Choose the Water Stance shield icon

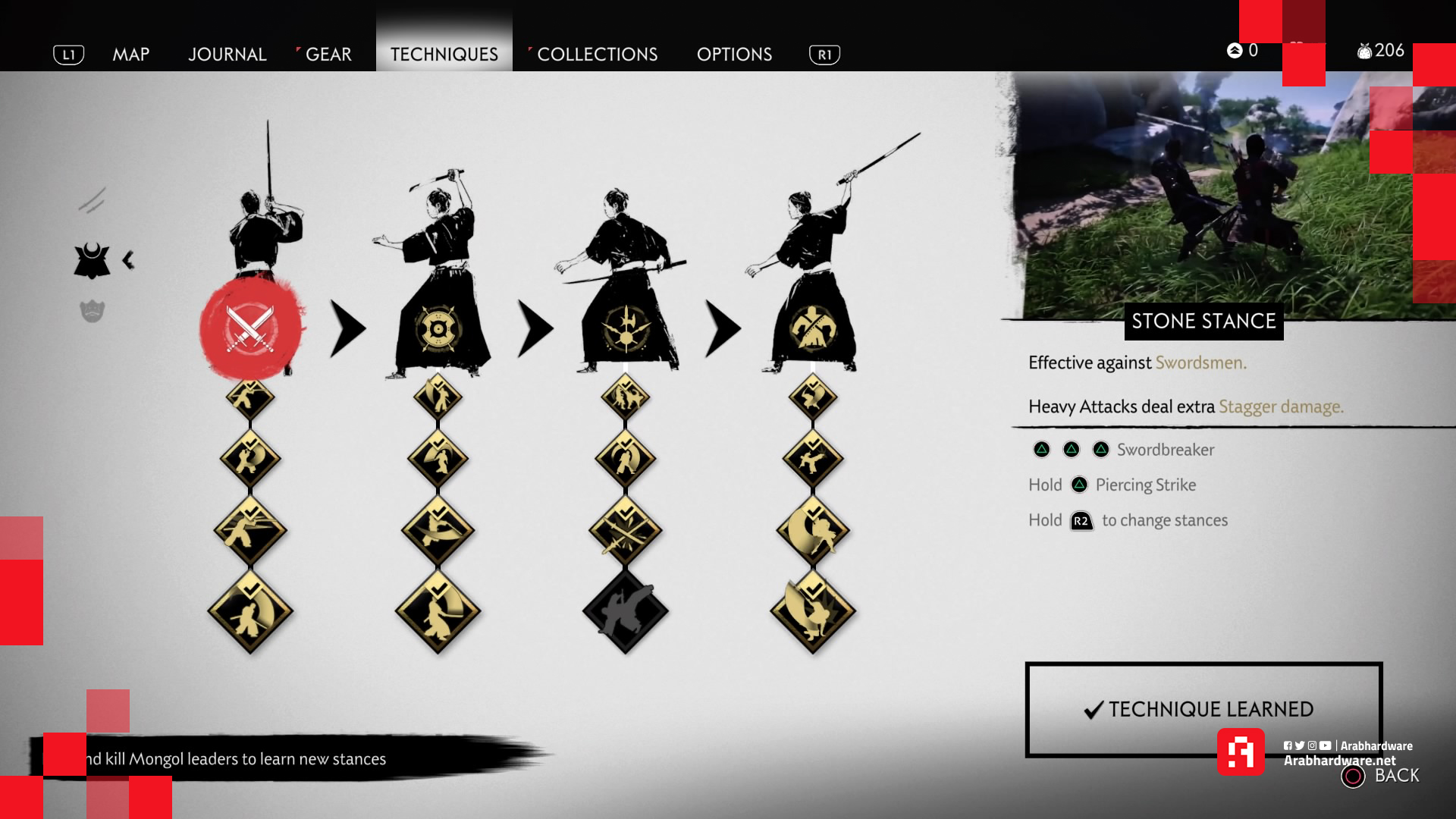tap(438, 328)
